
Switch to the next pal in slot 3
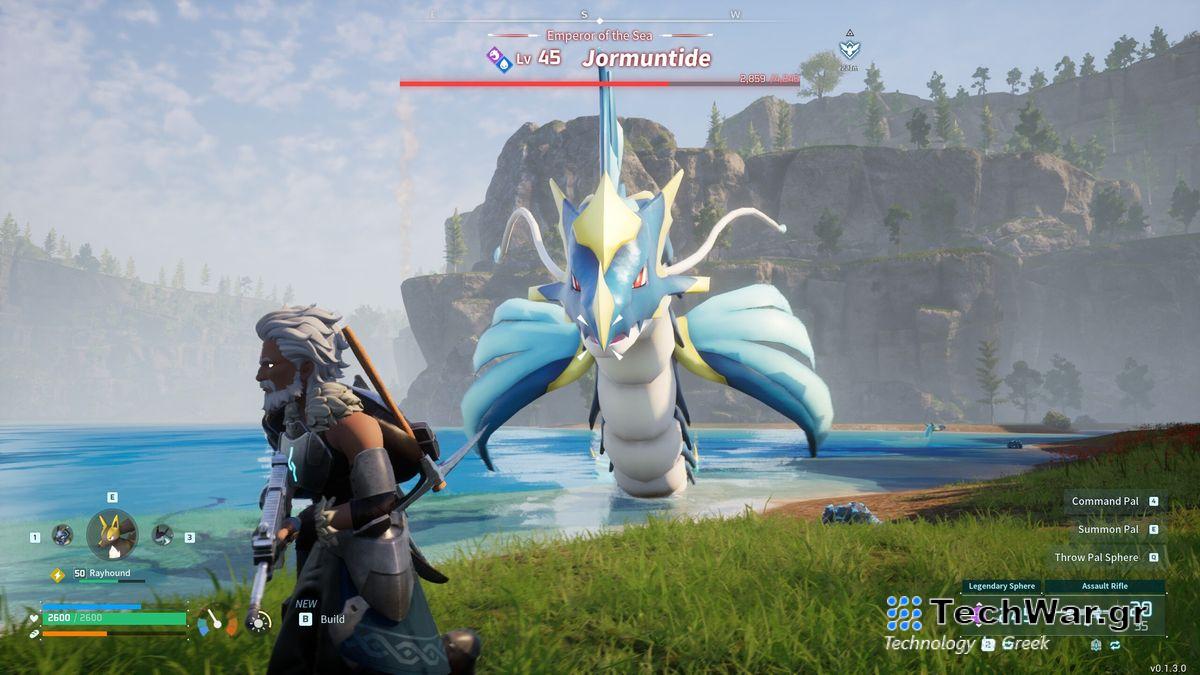[162, 535]
